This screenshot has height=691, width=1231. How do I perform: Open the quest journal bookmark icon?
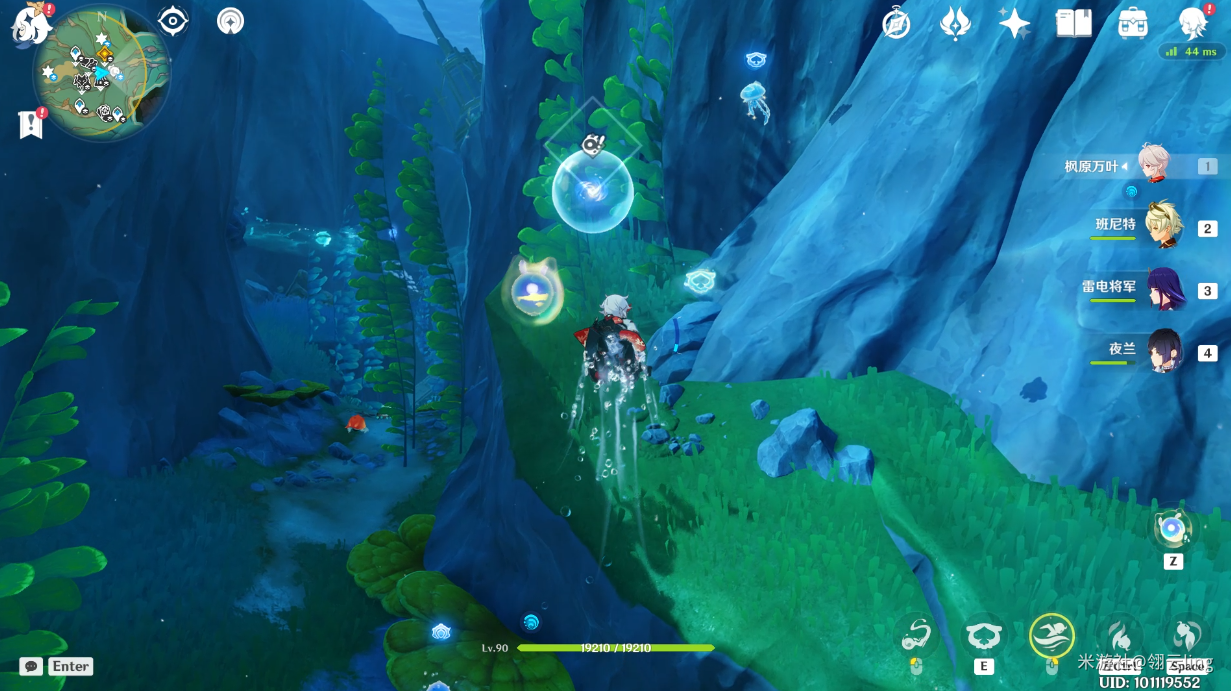pos(31,124)
